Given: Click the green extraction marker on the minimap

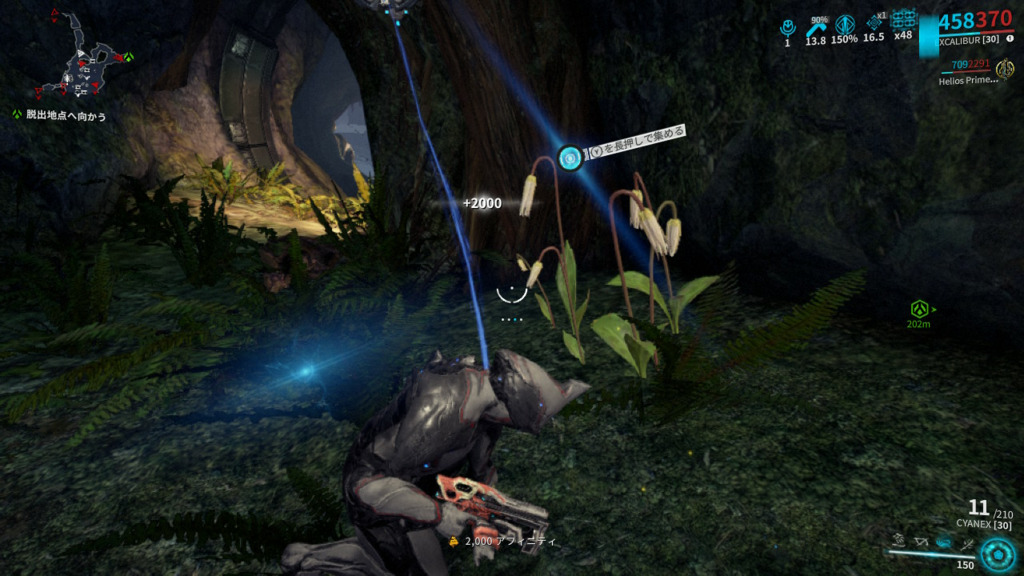Looking at the screenshot, I should click(x=128, y=57).
